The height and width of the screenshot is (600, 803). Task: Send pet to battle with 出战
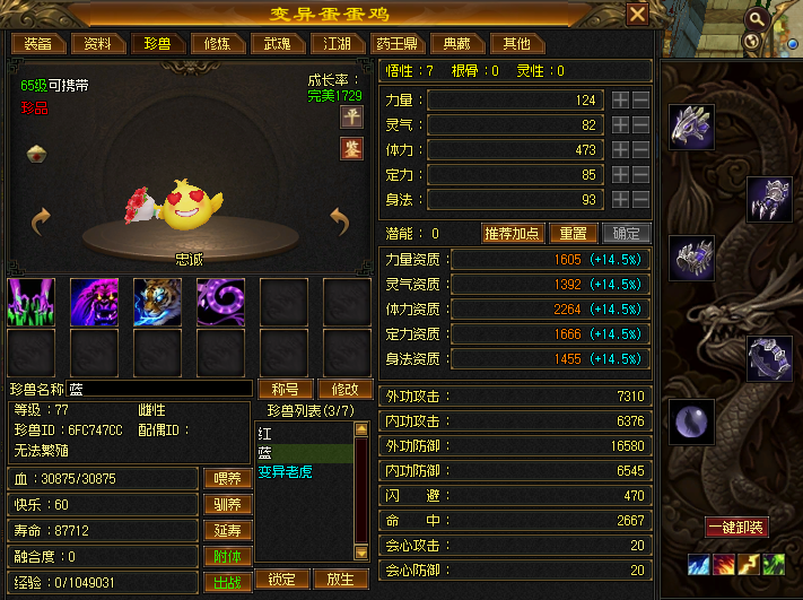[x=228, y=583]
